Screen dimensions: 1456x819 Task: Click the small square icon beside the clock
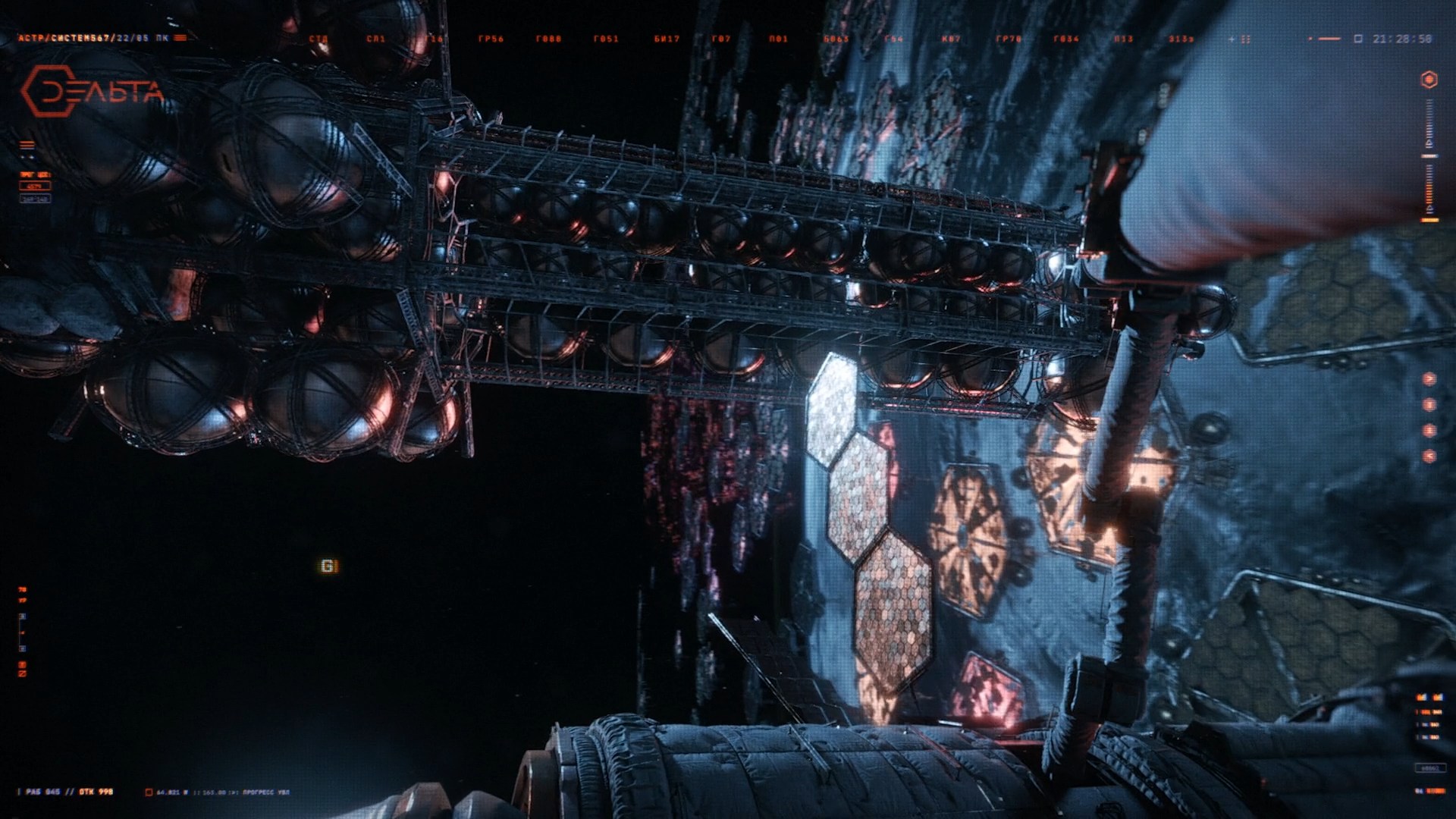[1358, 39]
